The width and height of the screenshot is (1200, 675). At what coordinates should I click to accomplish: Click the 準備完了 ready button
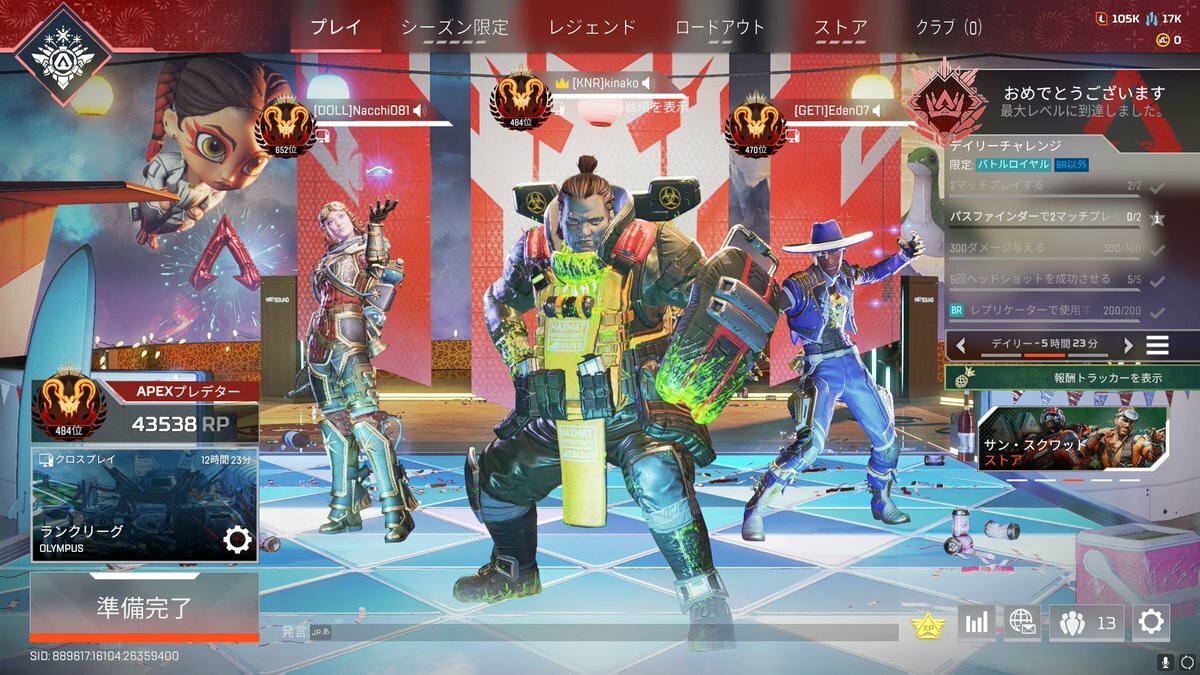(144, 606)
